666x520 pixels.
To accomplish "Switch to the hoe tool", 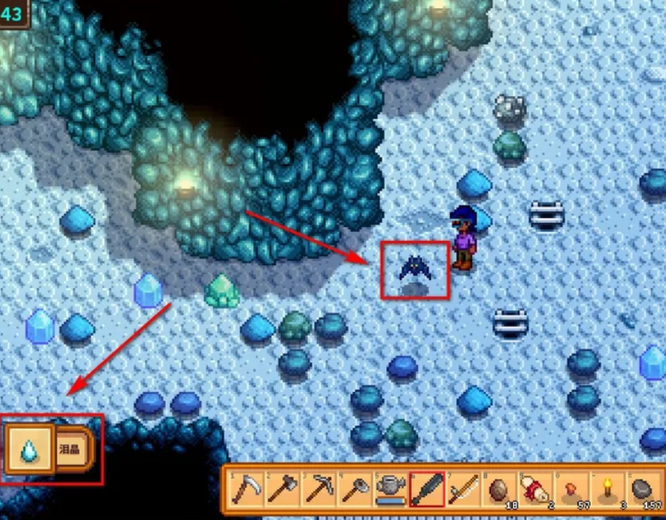I will tap(355, 490).
